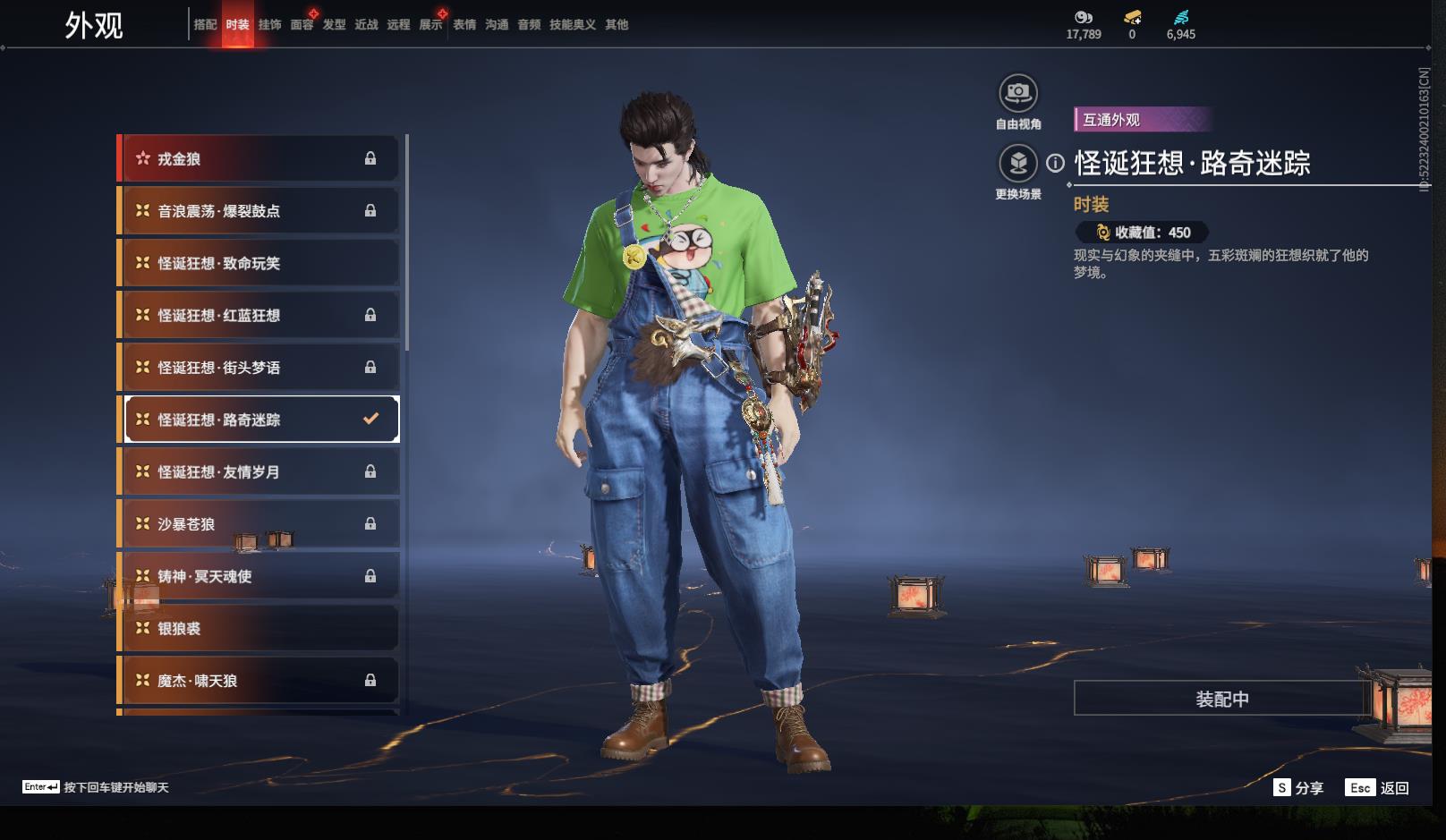Choose 音浪震荡·爆裂鼓点 from the outfit list

coord(259,211)
